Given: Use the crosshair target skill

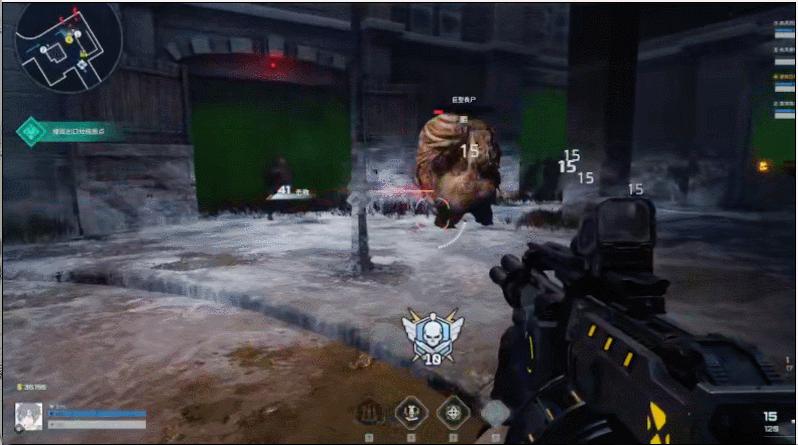Looking at the screenshot, I should pos(453,411).
